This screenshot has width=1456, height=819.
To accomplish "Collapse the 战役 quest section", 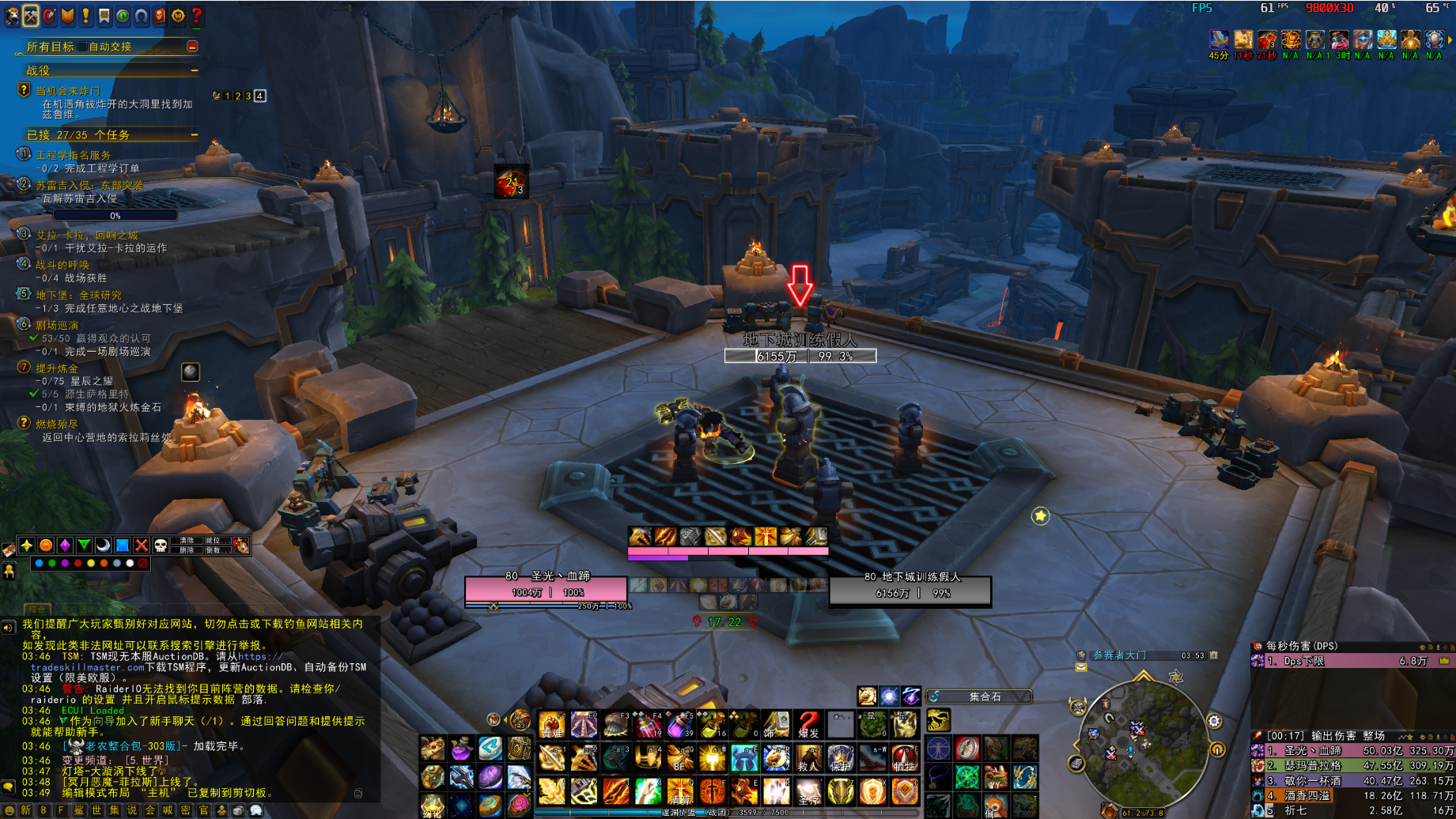I will (x=194, y=71).
